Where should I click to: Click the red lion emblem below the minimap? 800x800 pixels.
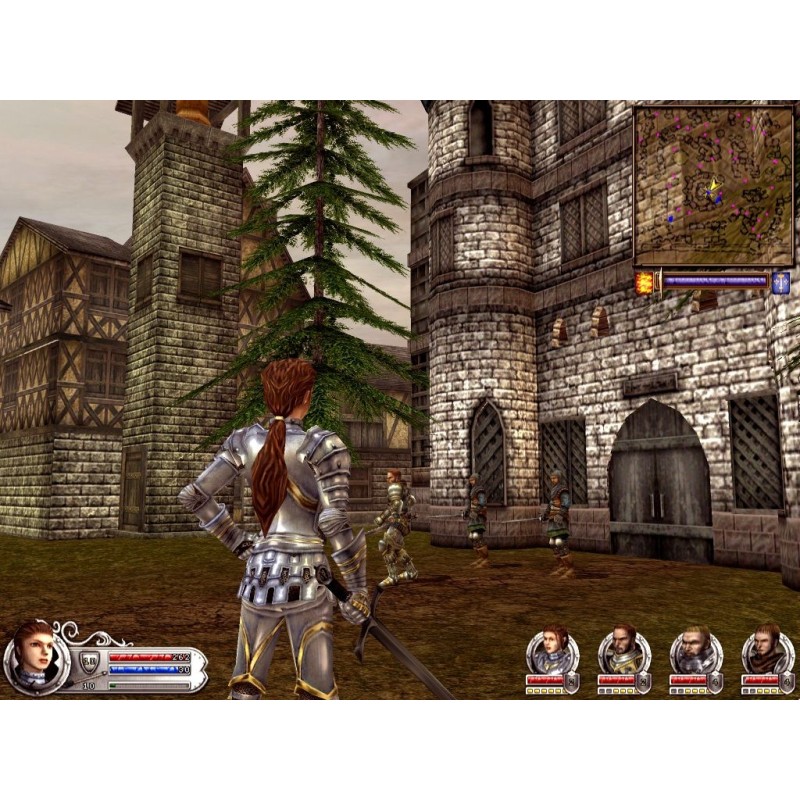(645, 282)
